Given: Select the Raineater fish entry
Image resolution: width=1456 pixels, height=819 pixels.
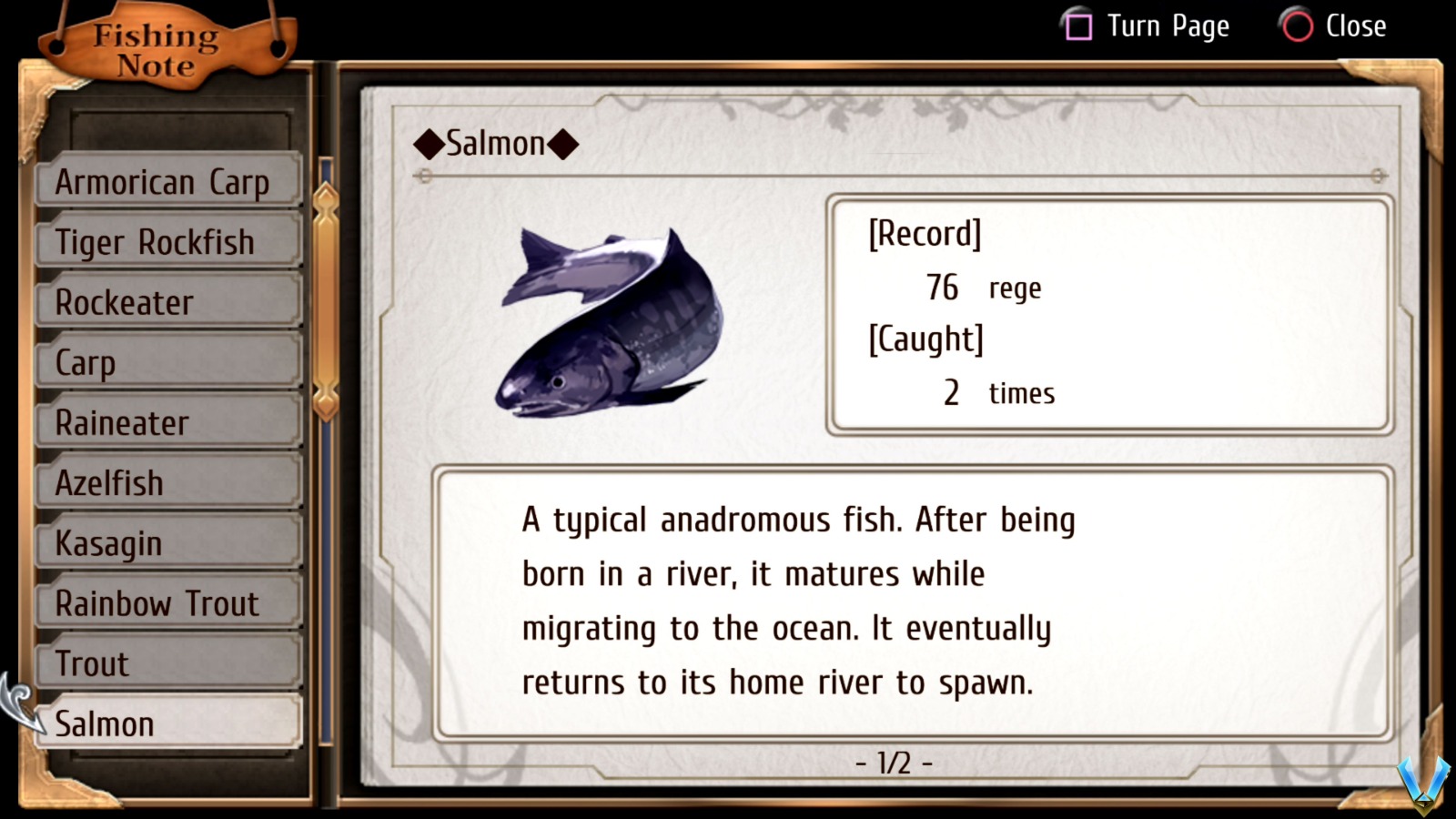Looking at the screenshot, I should 167,422.
